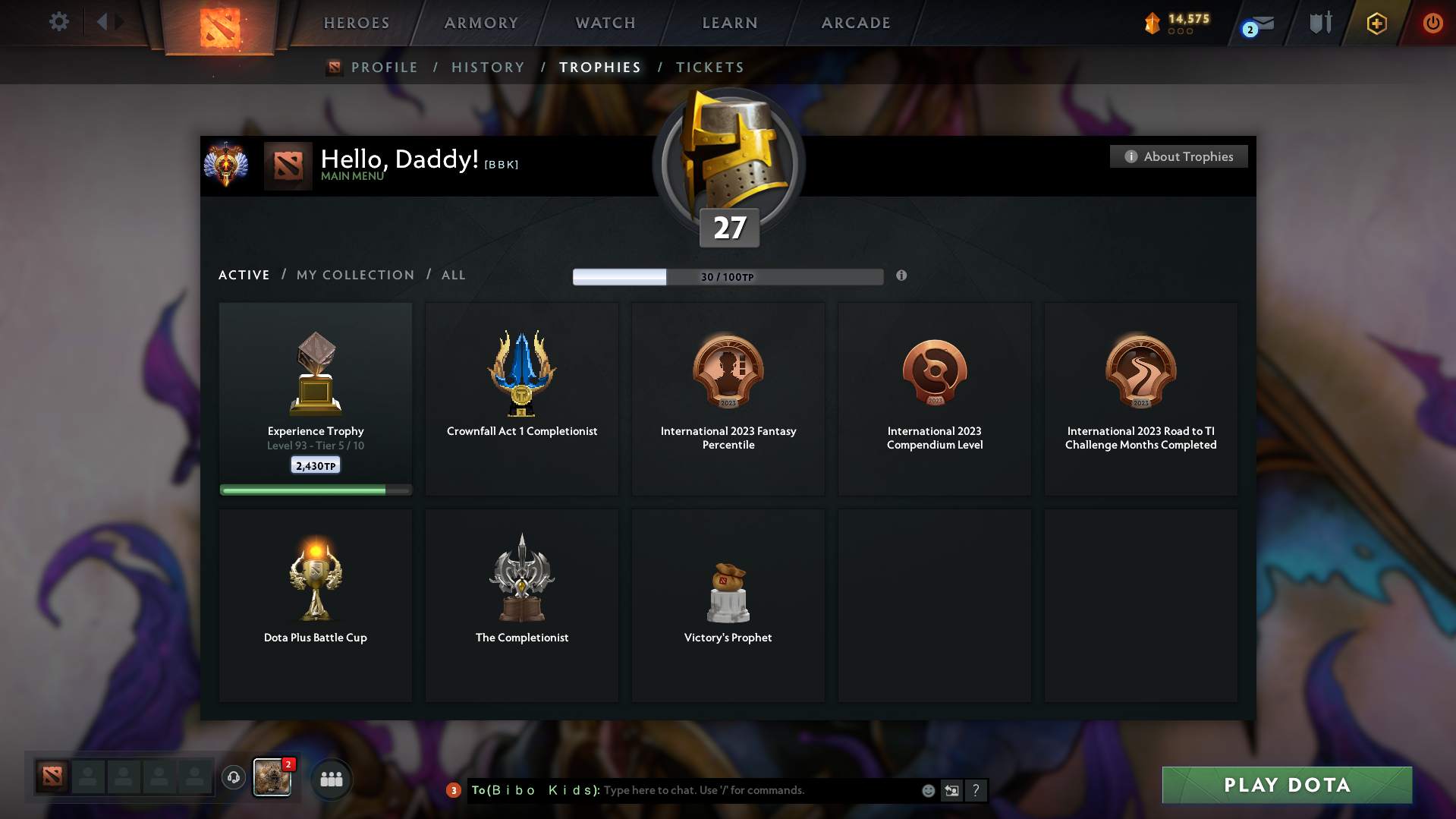This screenshot has width=1456, height=819.
Task: Open About Trophies
Action: pyautogui.click(x=1178, y=156)
